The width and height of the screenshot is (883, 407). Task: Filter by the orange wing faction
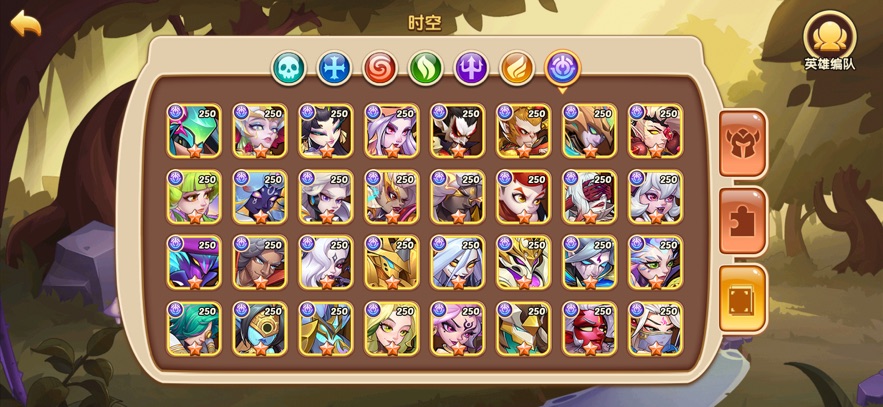coord(517,68)
